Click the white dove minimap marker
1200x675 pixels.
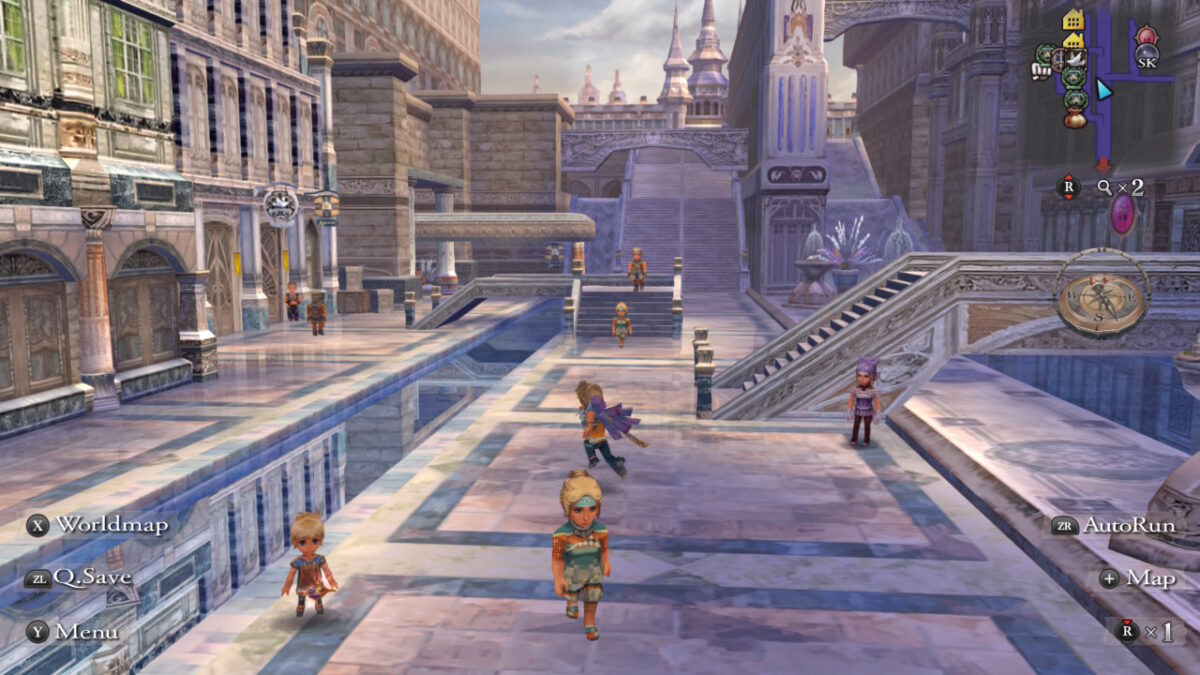1074,60
